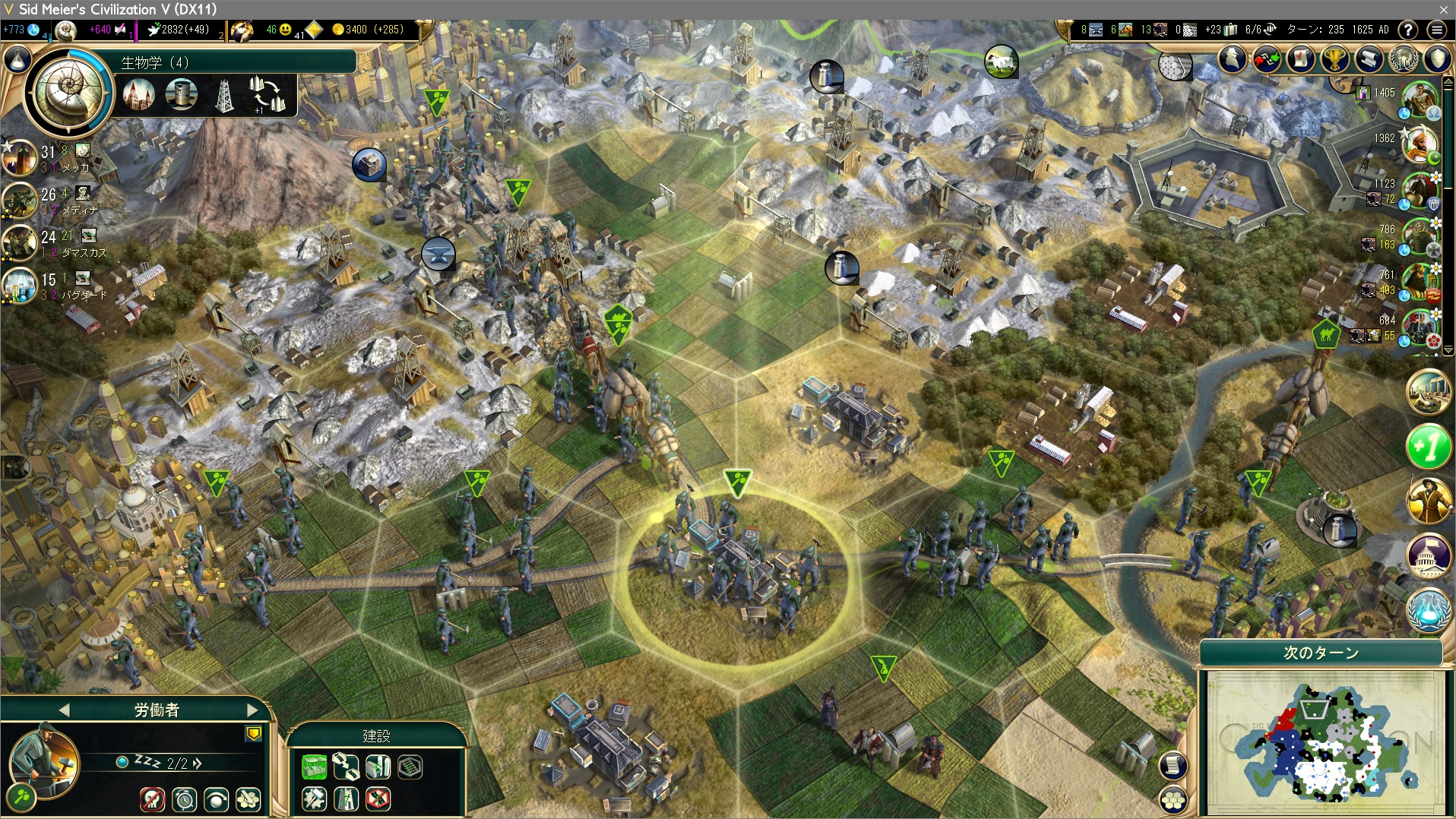The height and width of the screenshot is (819, 1456).
Task: Cycle to the previous unit with left arrow
Action: click(x=64, y=710)
